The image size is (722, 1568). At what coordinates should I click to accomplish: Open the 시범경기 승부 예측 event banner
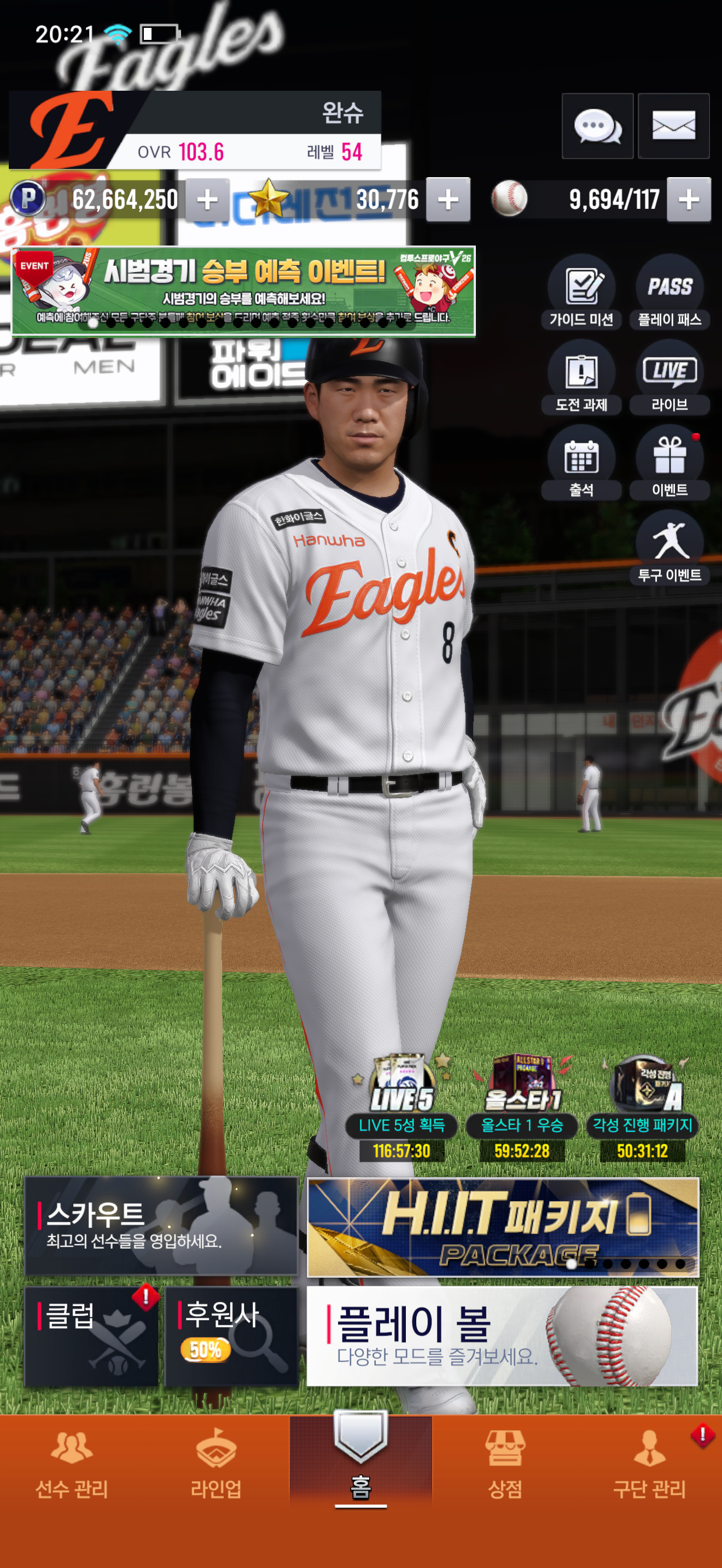(x=243, y=291)
